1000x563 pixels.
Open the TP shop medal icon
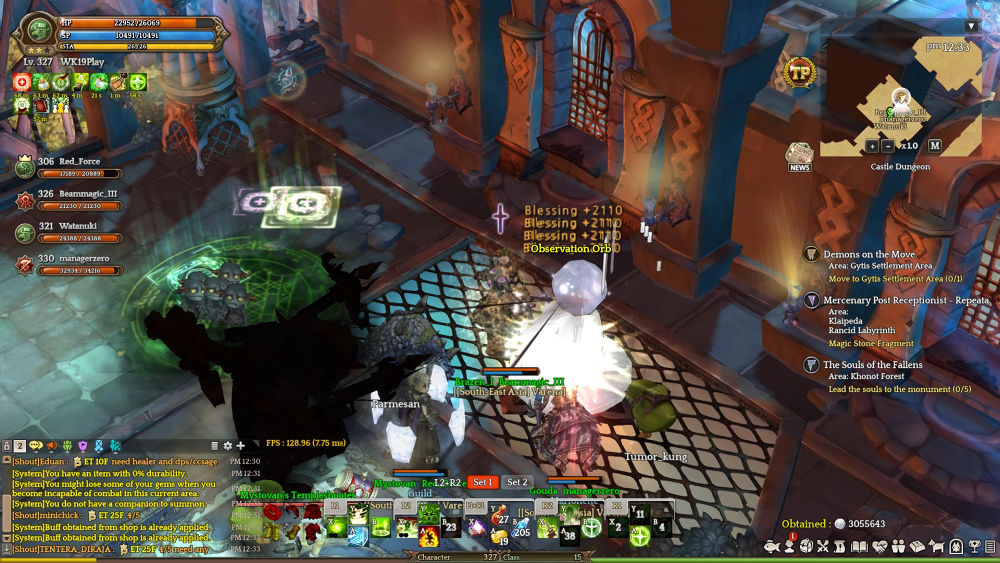[x=800, y=73]
